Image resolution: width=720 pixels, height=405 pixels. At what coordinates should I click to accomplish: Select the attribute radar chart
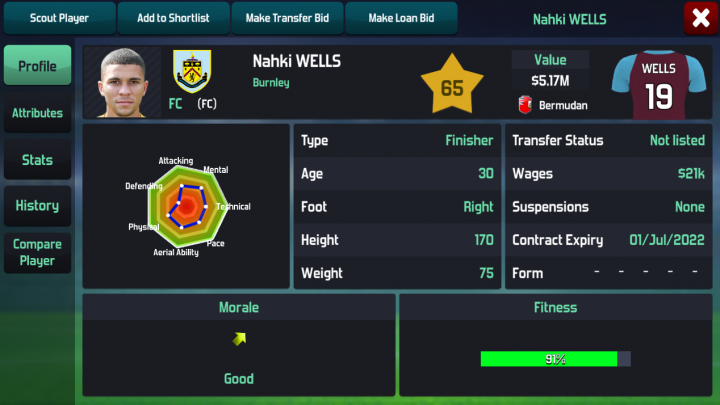coord(188,206)
